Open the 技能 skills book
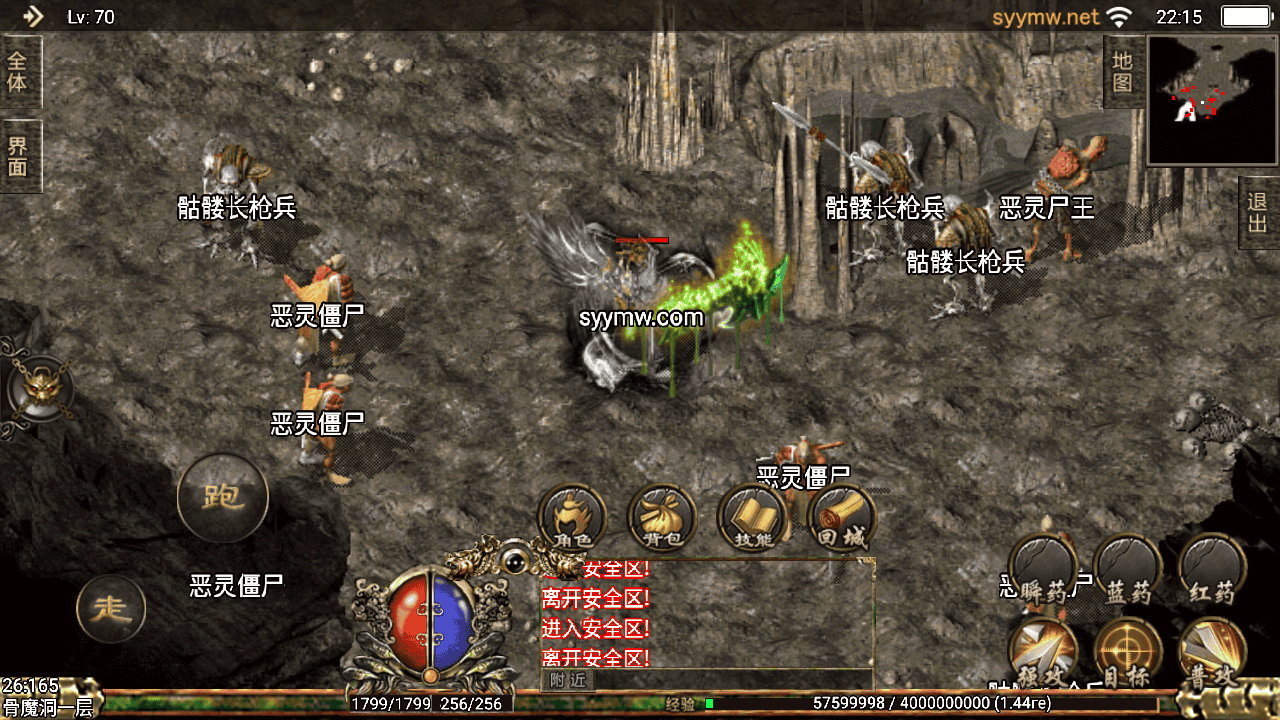 [x=753, y=518]
